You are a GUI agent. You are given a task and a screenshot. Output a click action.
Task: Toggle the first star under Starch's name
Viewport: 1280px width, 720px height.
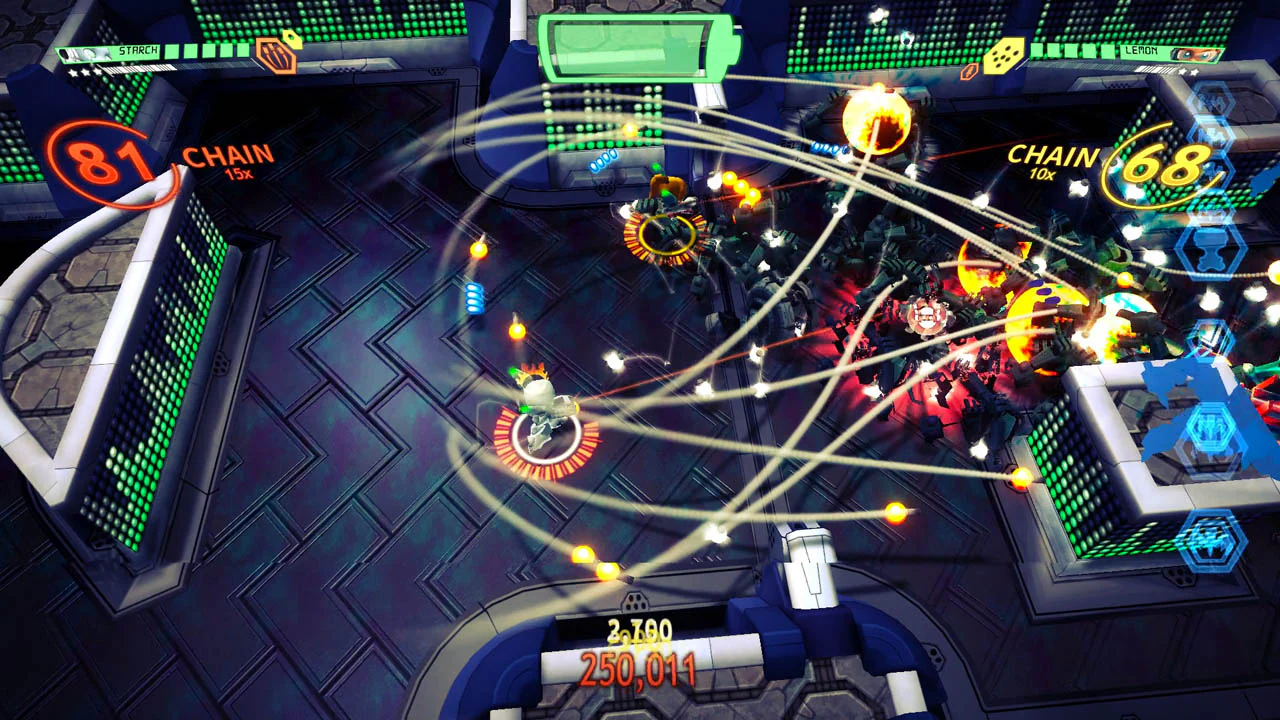coord(73,73)
